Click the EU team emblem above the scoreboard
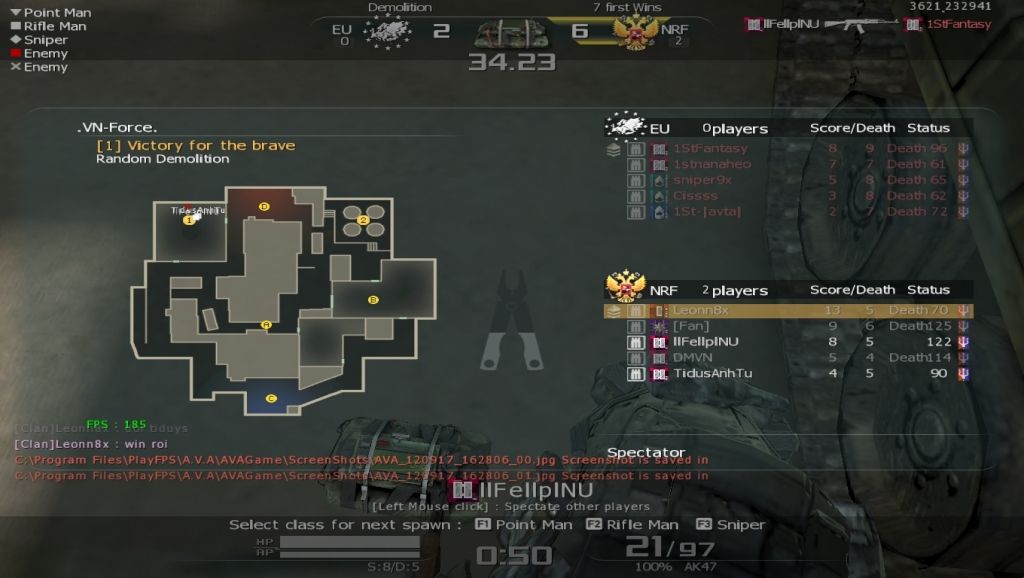Screen dimensions: 1024x578 [x=625, y=126]
